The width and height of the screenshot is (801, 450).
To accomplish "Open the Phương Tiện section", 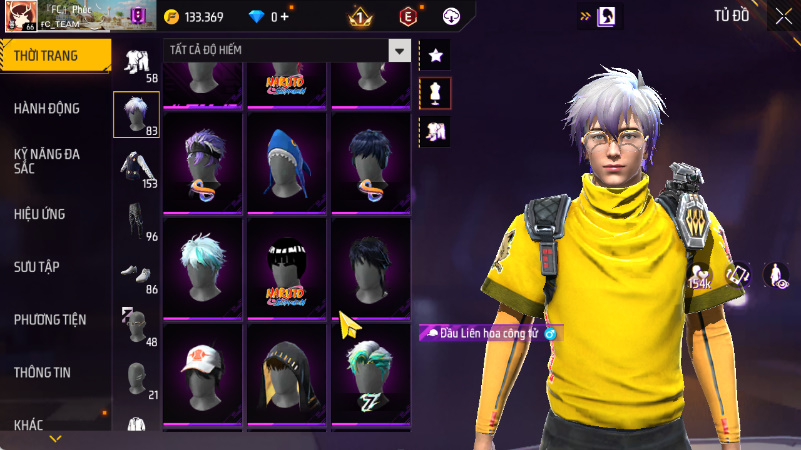I will [x=50, y=320].
